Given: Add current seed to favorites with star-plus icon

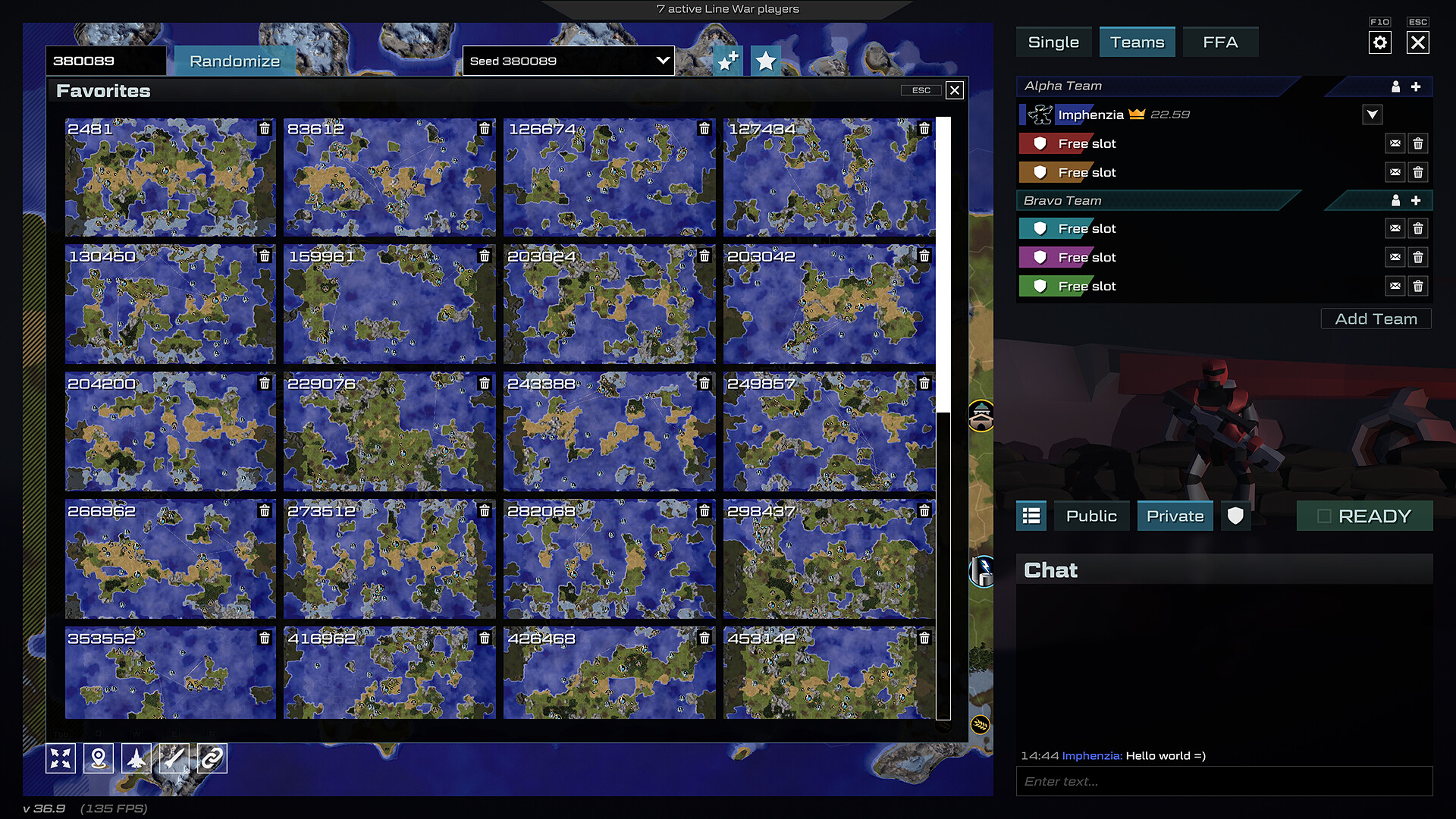Looking at the screenshot, I should 727,61.
